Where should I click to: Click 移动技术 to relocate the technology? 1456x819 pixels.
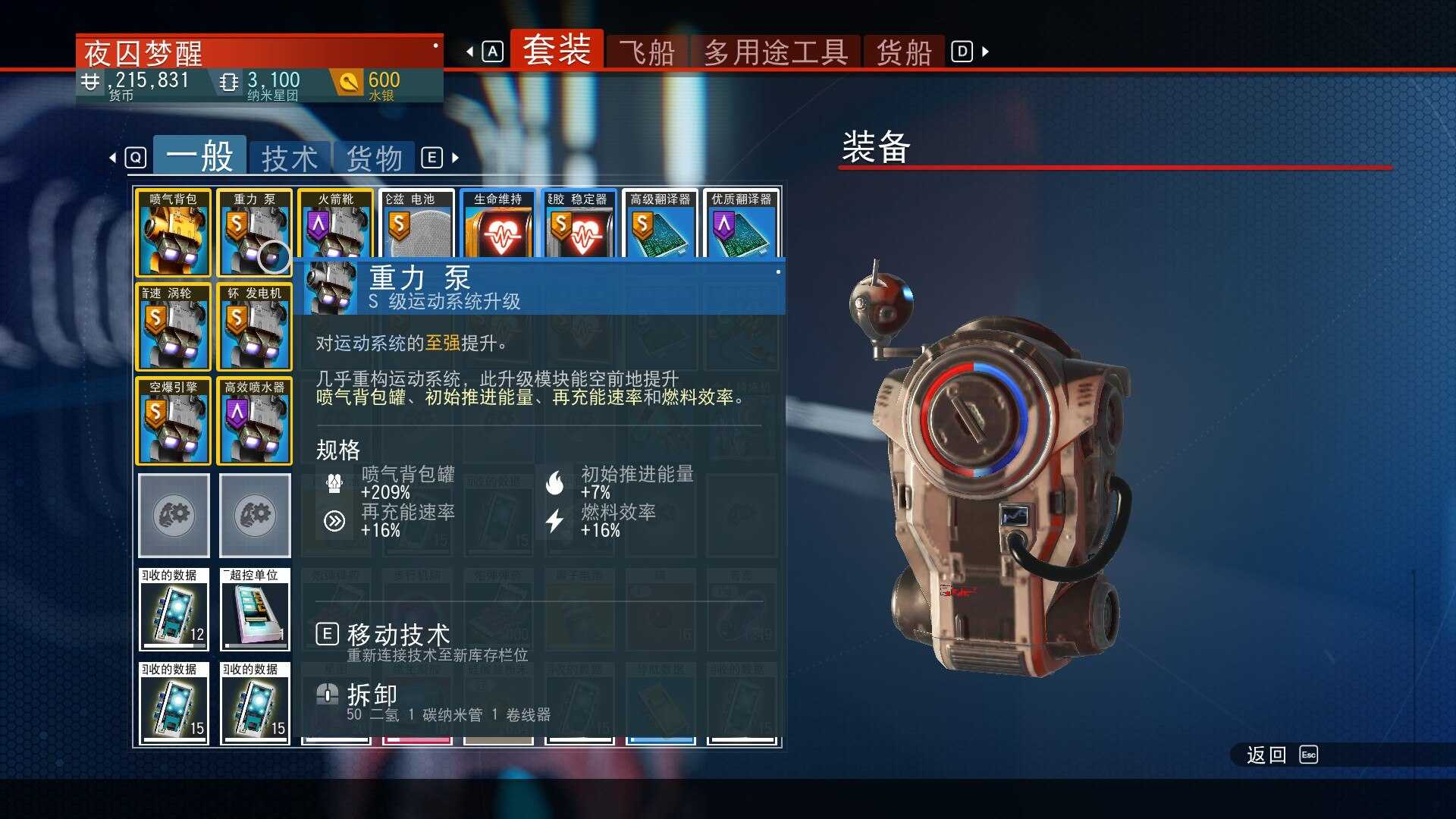point(397,635)
